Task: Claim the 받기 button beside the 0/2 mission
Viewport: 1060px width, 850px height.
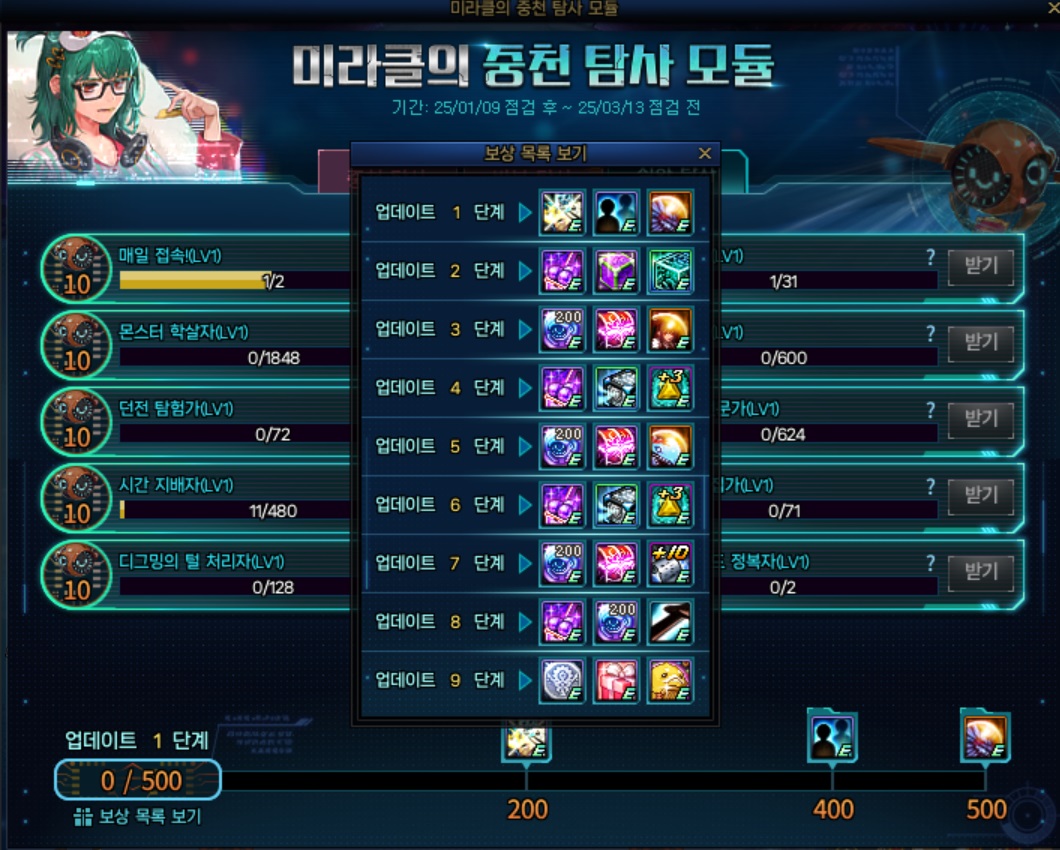Action: pos(980,572)
